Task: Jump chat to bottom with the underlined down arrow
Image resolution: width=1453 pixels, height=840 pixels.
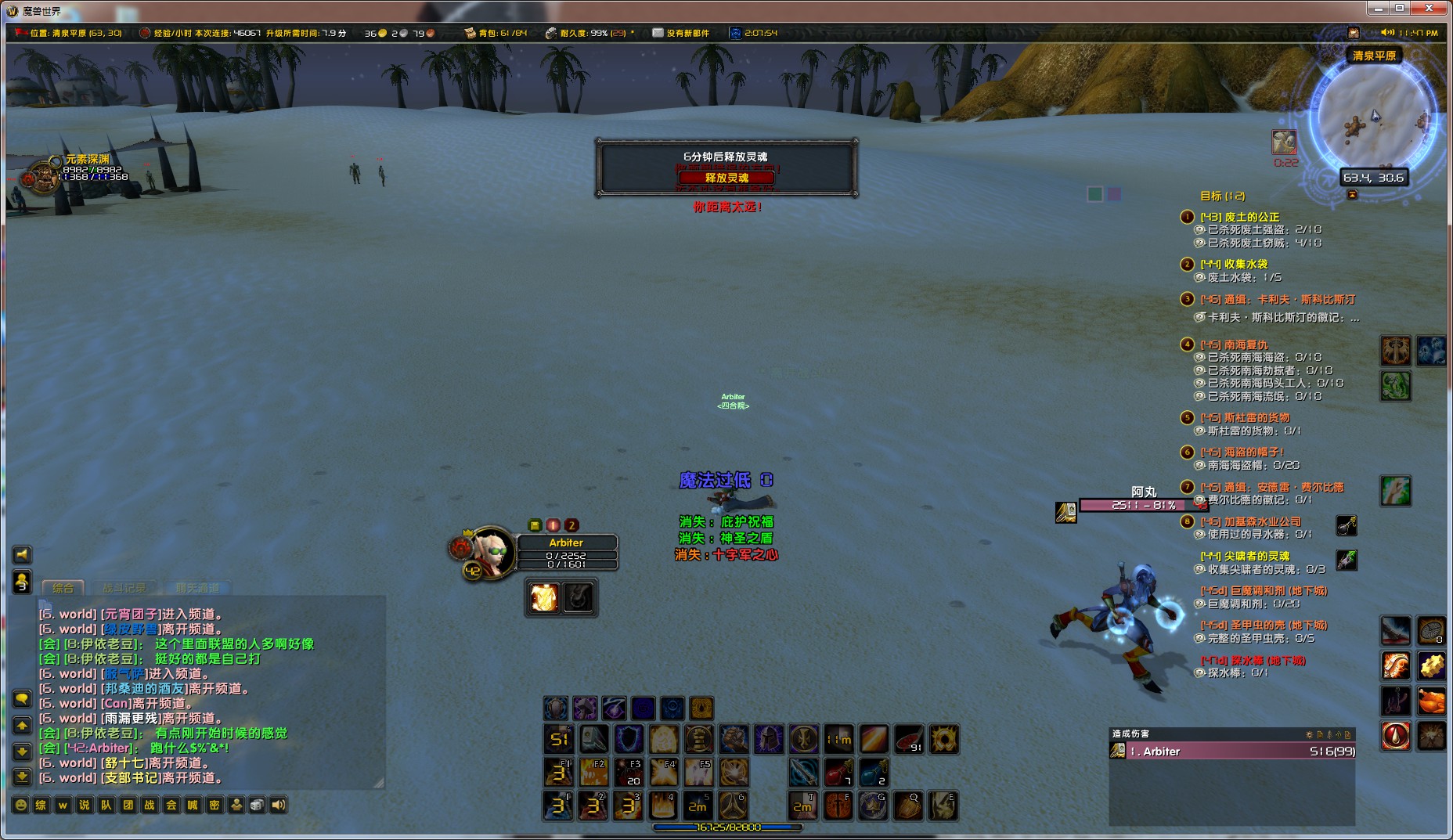Action: 22,777
